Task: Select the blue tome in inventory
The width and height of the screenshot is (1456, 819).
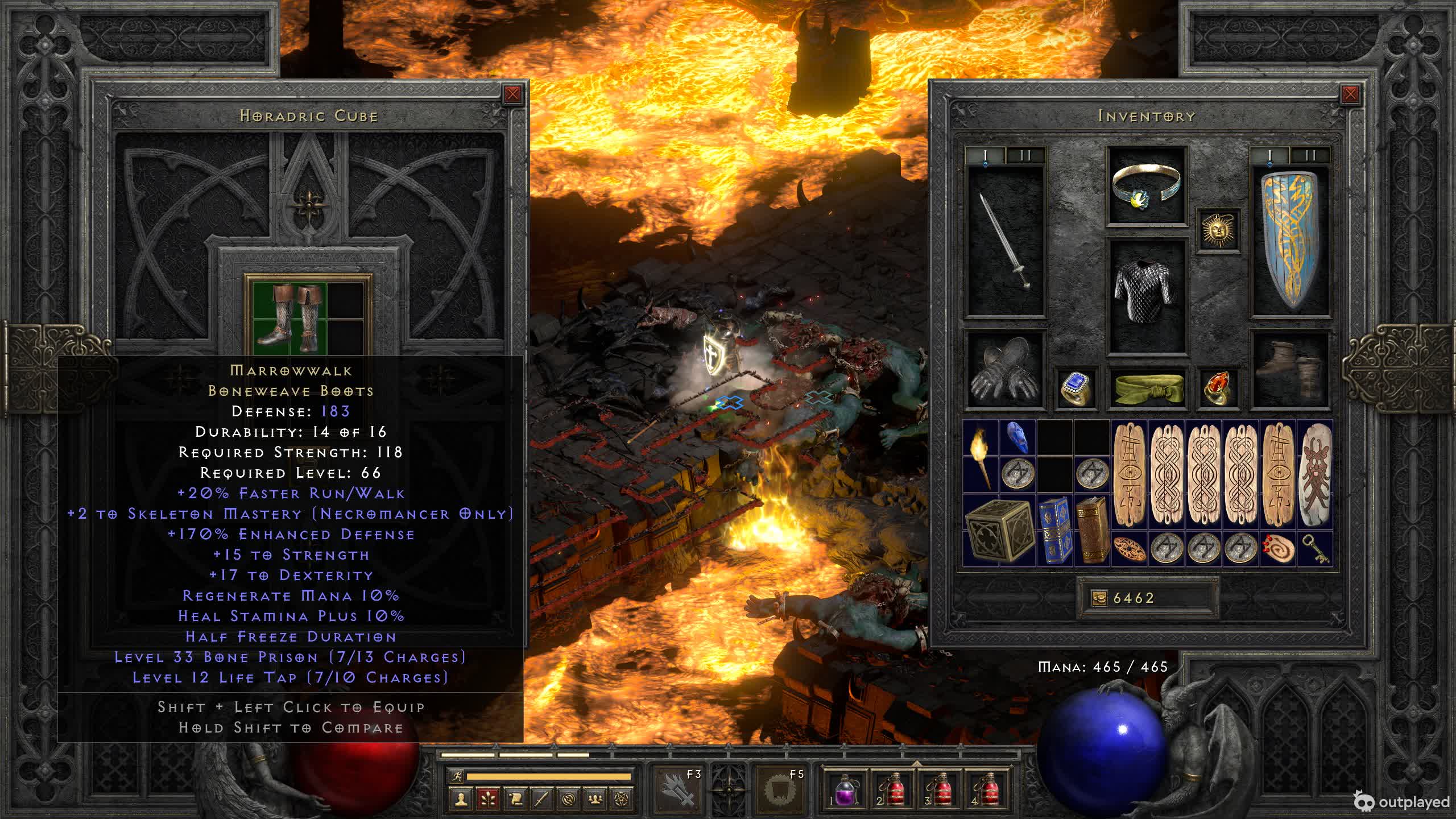Action: pos(1055,530)
